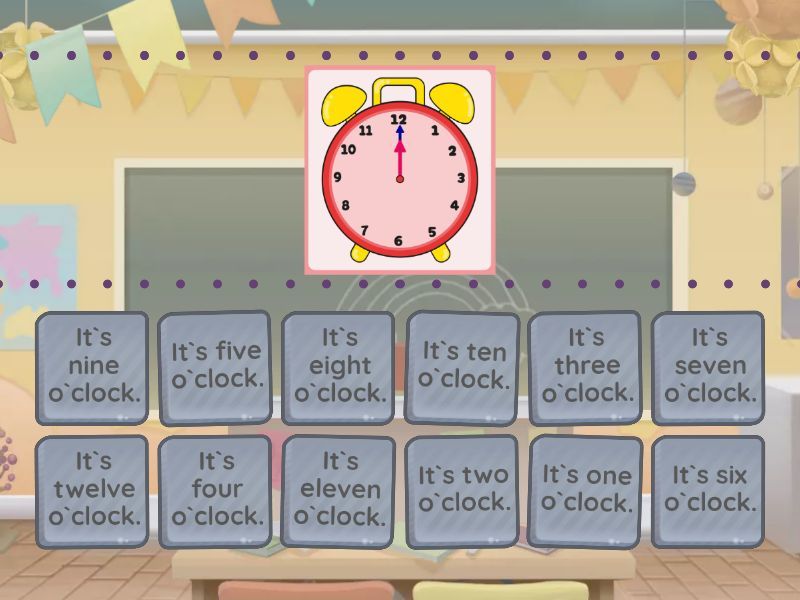Choose the "It's two o'clock" tile
This screenshot has width=800, height=600.
[463, 491]
